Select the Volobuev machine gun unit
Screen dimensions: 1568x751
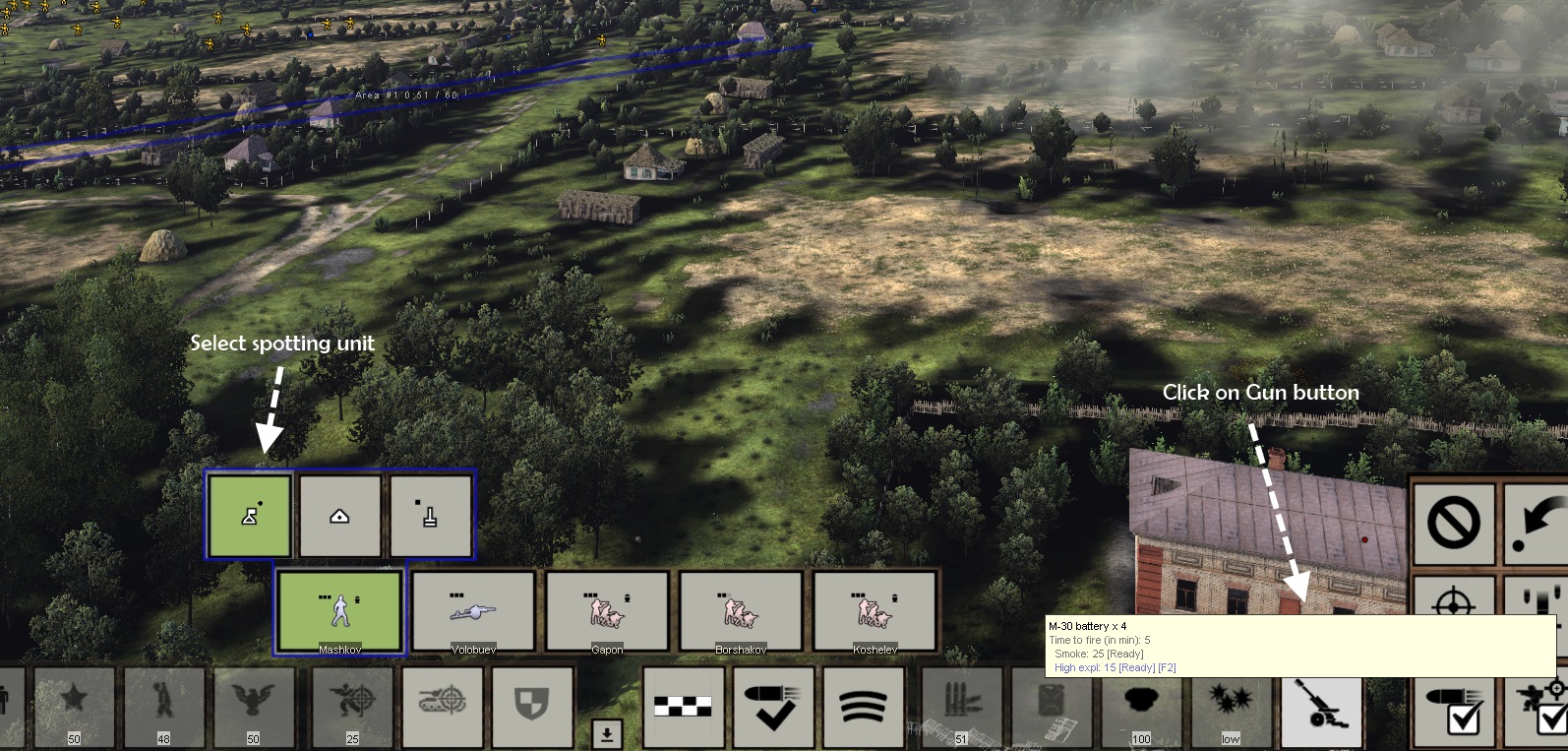pos(473,611)
